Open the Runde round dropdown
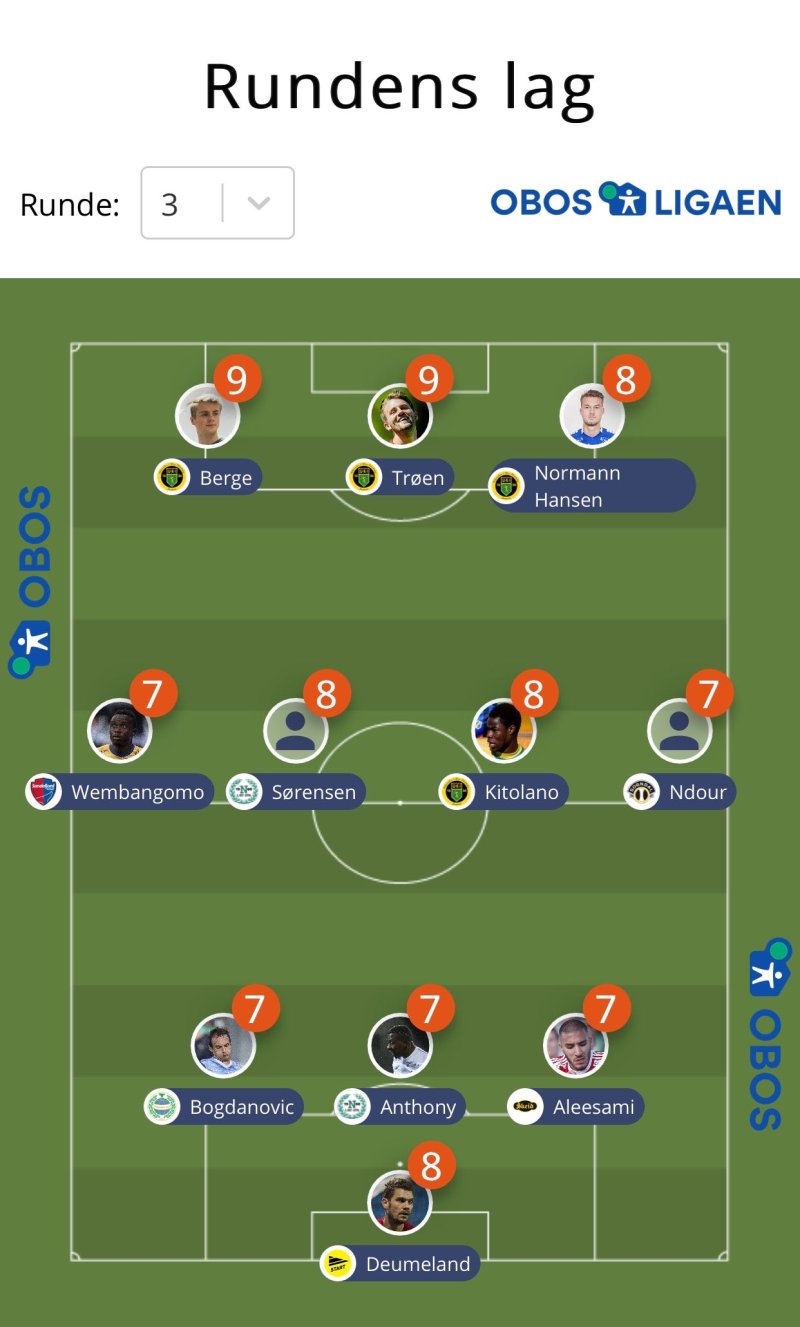This screenshot has width=800, height=1327. 218,203
